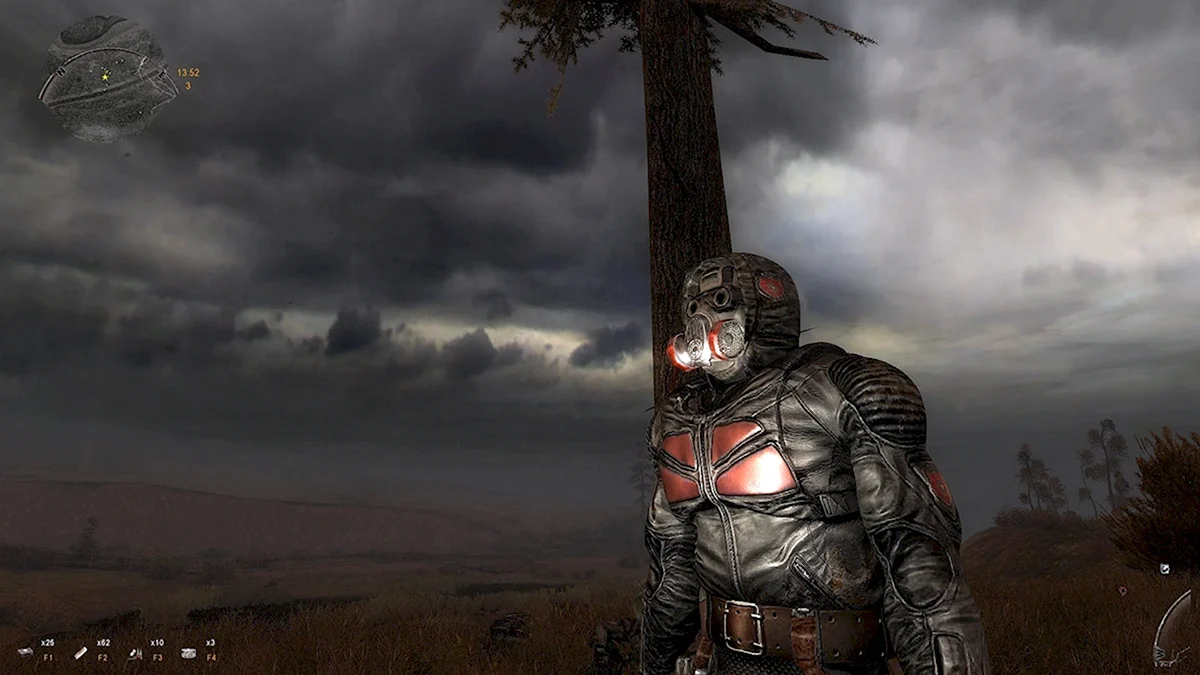Use the F1 quick slot item
Screen dimensions: 1200x675
(x=26, y=652)
